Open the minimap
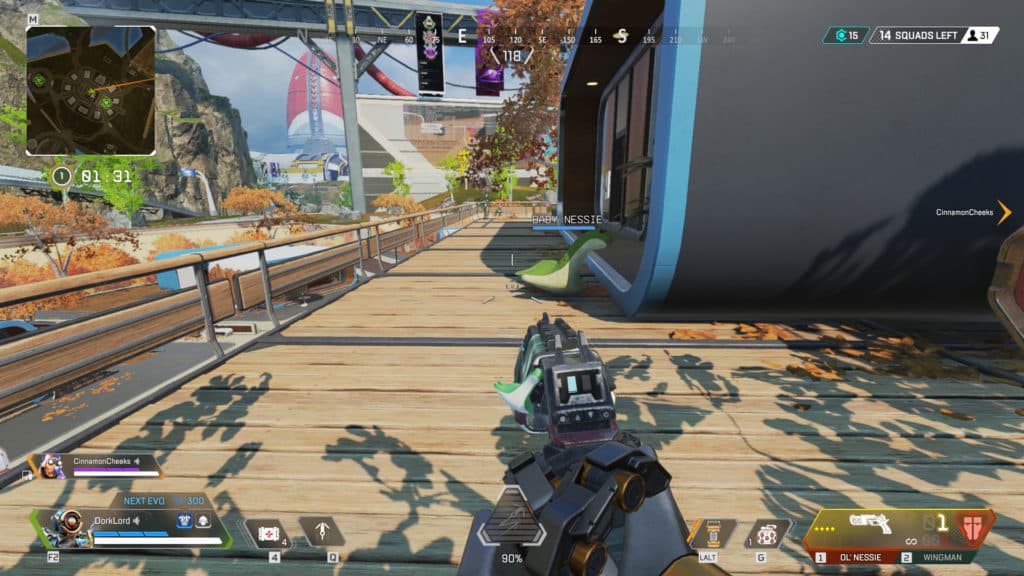 click(91, 90)
